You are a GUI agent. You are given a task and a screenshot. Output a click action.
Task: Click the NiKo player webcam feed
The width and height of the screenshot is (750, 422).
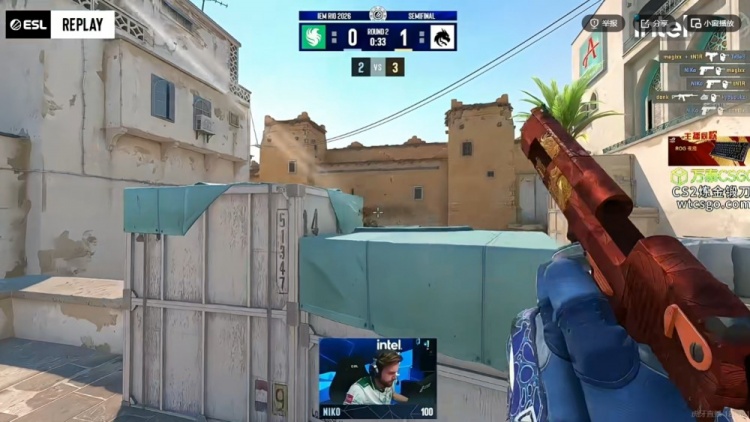377,377
